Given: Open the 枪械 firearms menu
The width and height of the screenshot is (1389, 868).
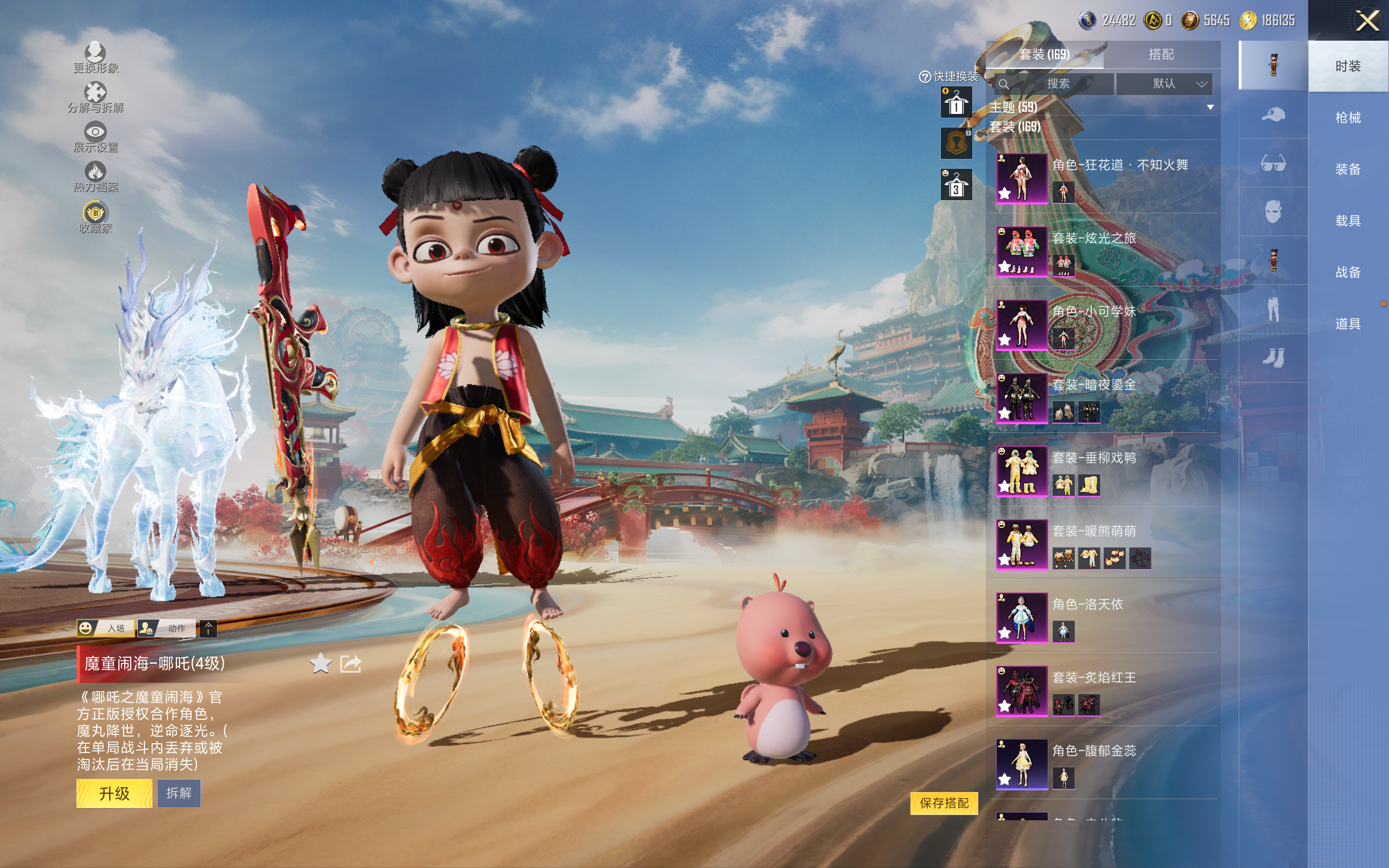Looking at the screenshot, I should (x=1347, y=118).
